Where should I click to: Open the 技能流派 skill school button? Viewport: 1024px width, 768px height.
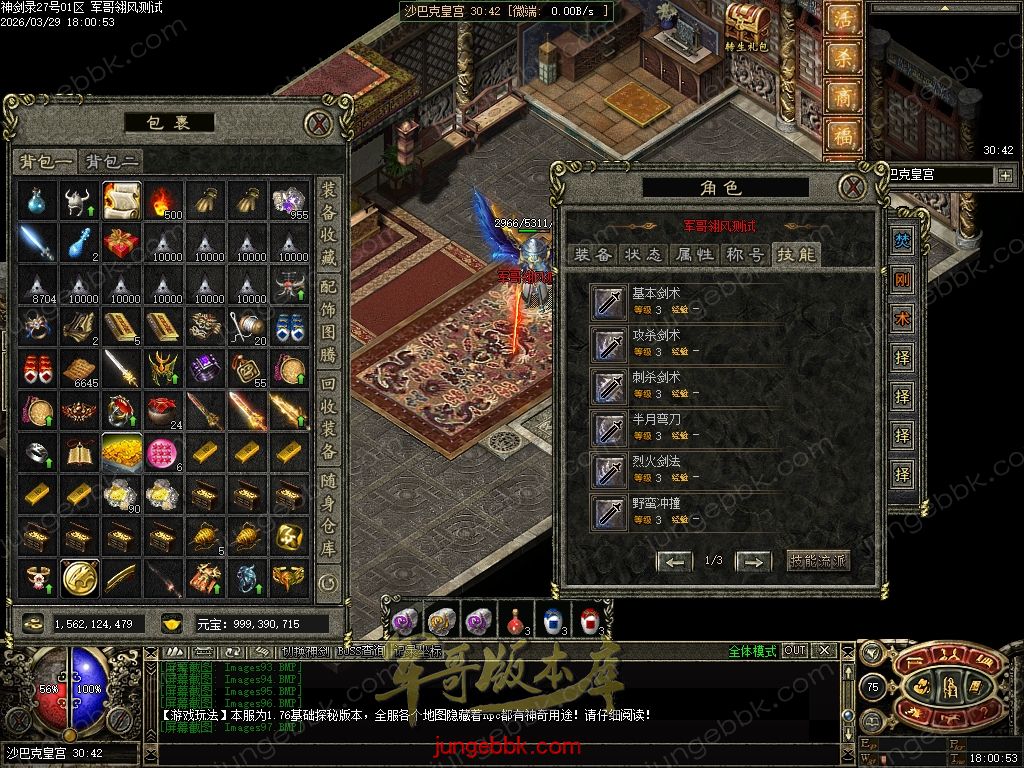[818, 560]
